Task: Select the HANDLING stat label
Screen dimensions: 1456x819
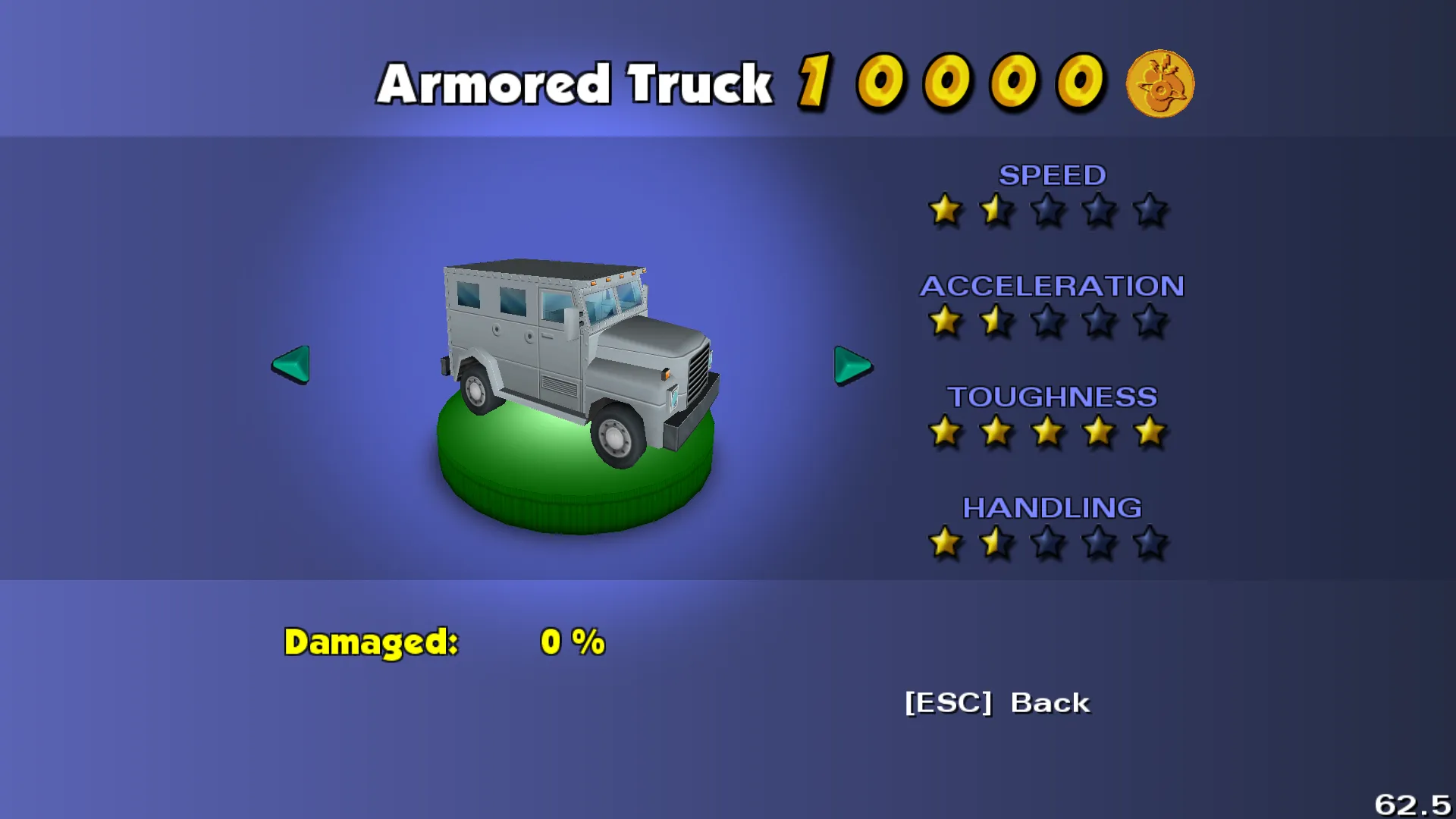Action: (x=1053, y=507)
